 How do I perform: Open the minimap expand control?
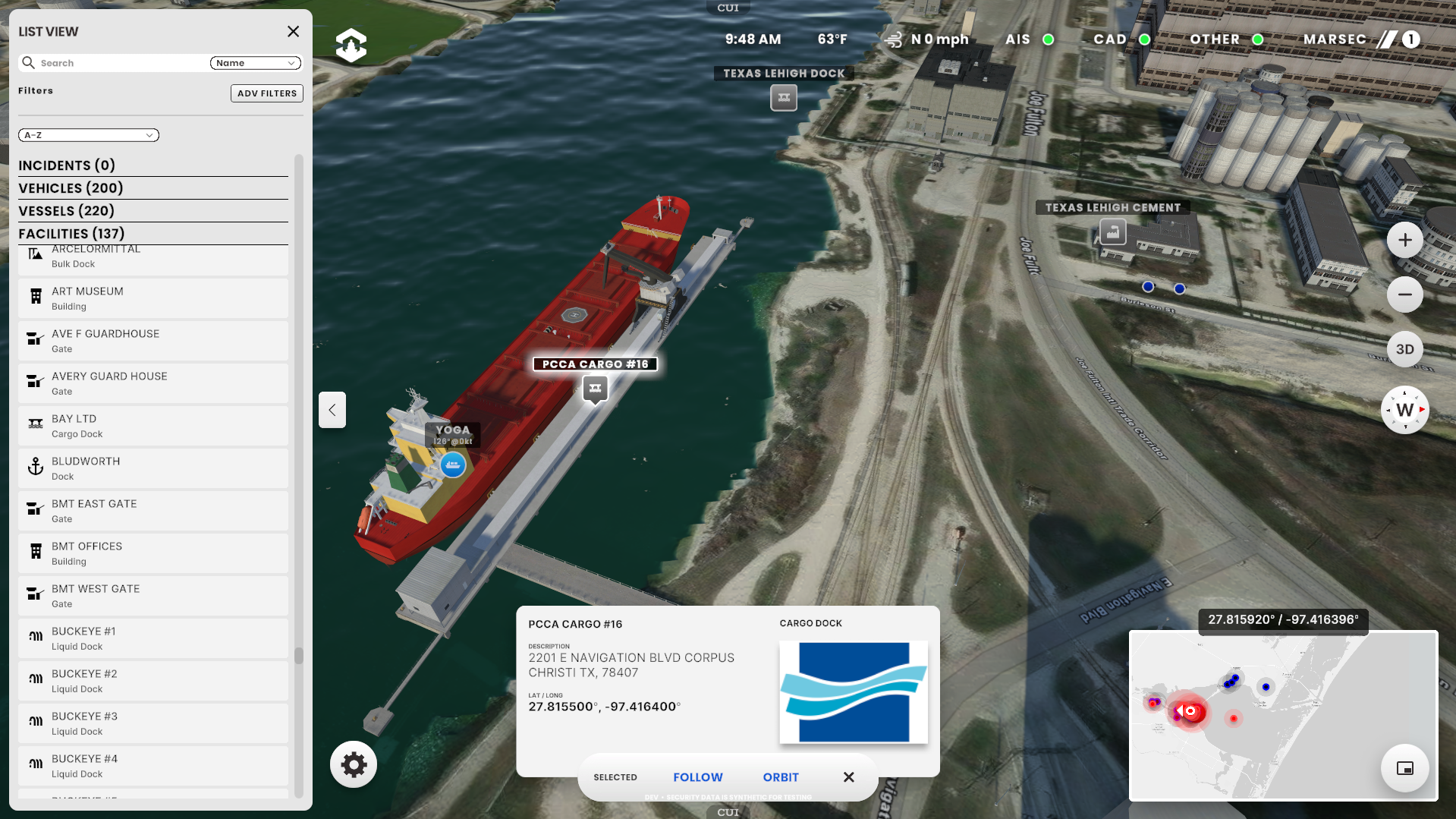point(1404,768)
